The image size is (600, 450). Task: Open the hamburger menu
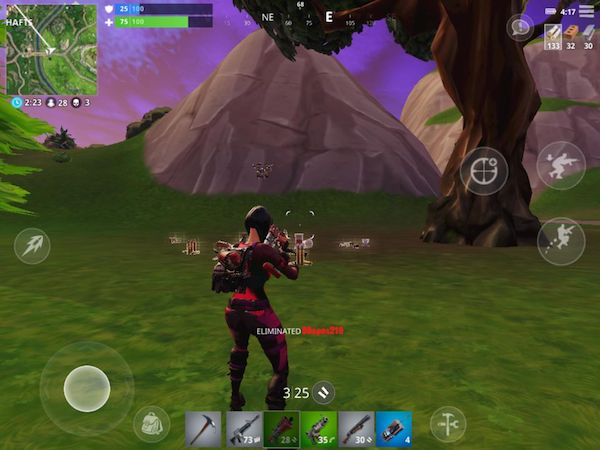[586, 10]
